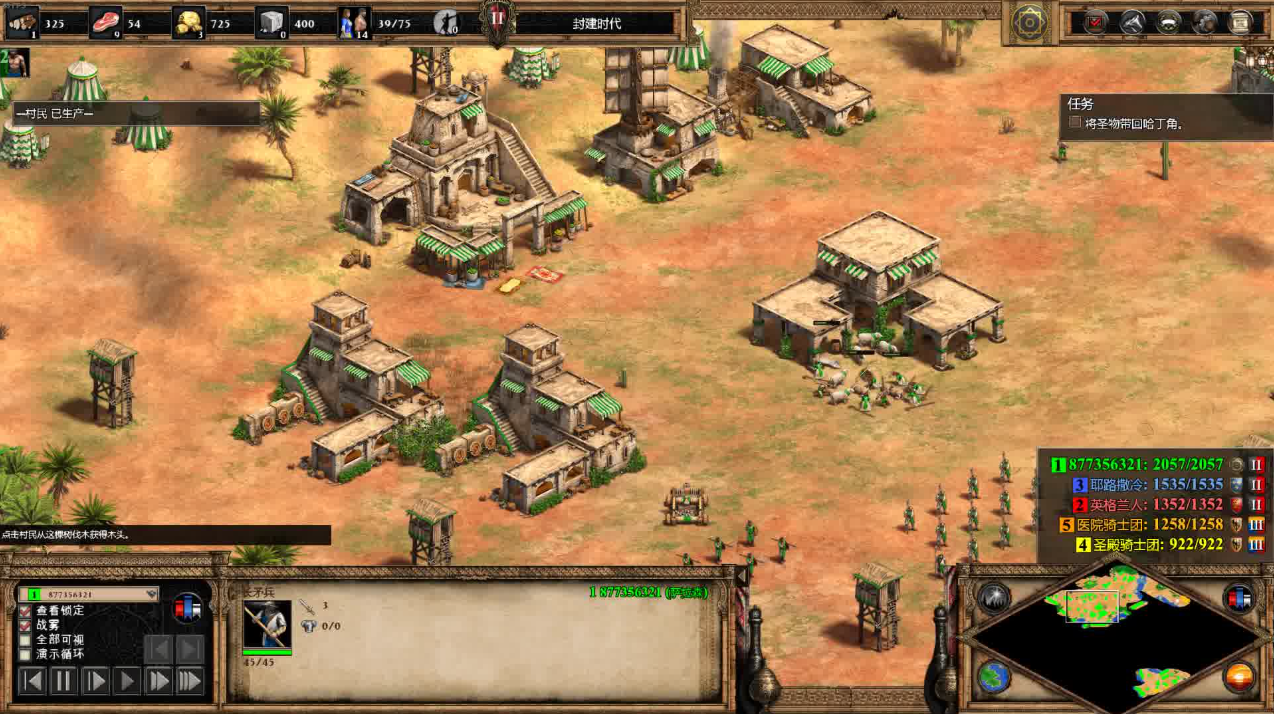
Task: Enable the 演示循环 checkbox
Action: tap(26, 654)
